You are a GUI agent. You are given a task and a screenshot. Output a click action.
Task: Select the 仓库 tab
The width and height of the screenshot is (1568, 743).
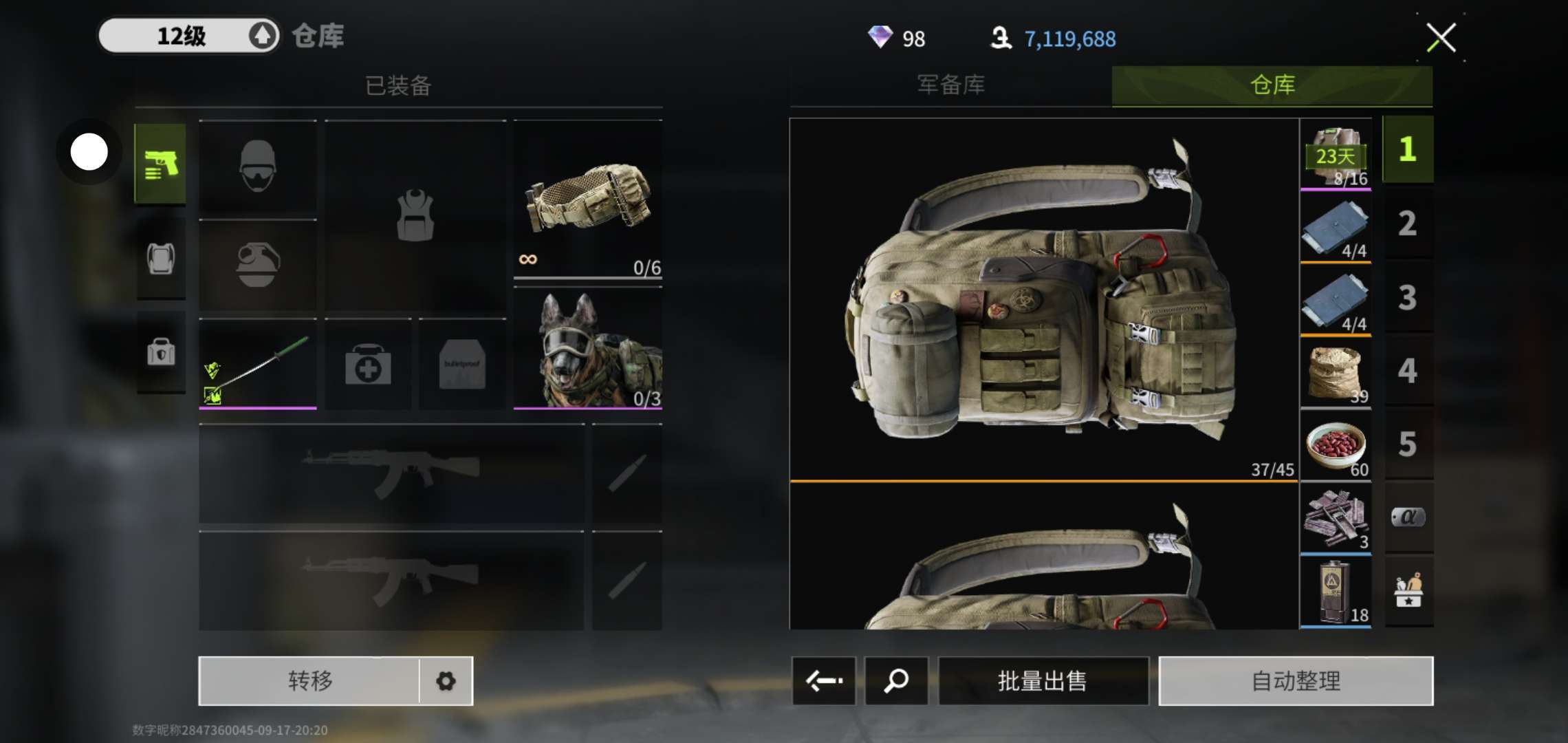[1272, 85]
